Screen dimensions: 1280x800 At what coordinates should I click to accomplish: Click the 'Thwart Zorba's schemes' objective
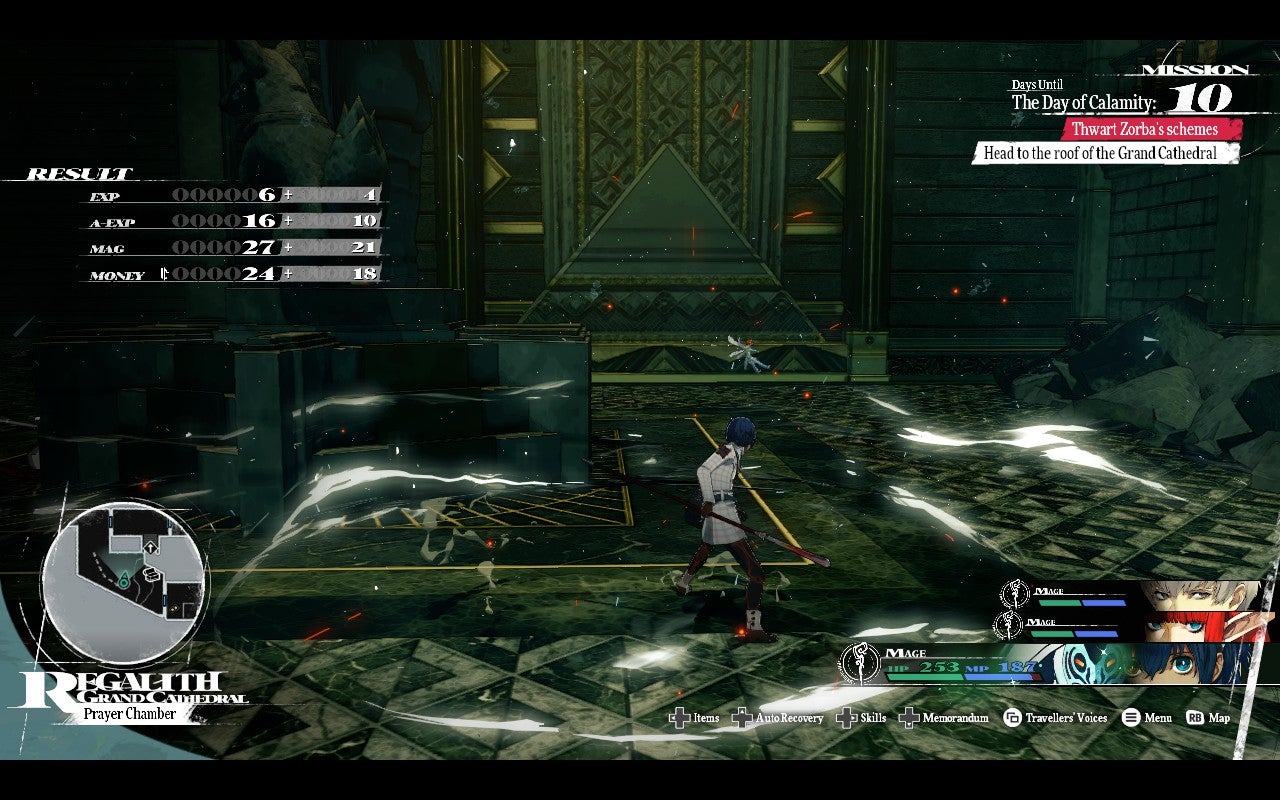click(x=1144, y=129)
